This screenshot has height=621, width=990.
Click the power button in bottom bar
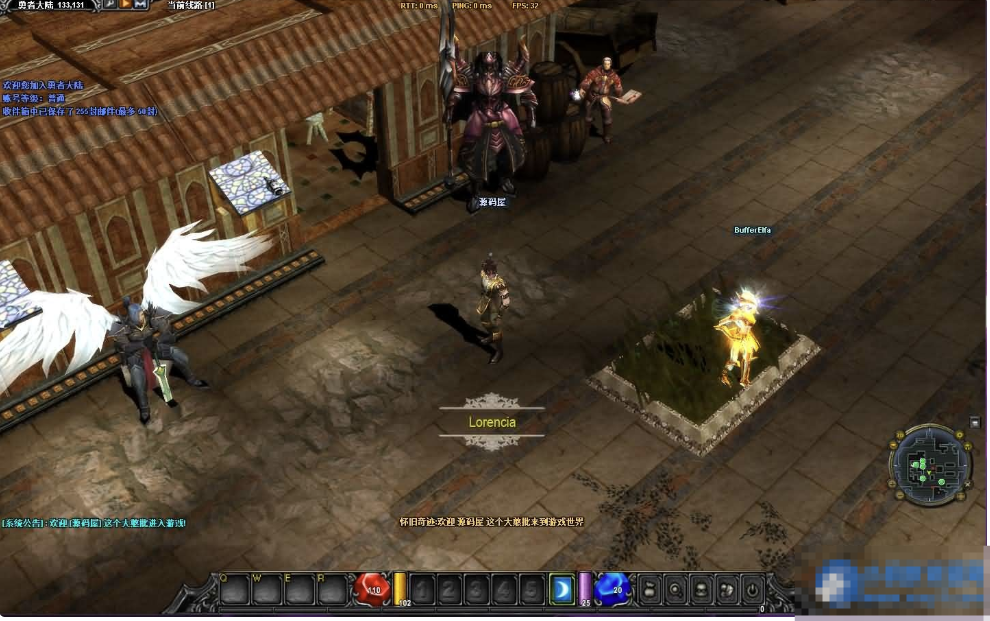(752, 589)
